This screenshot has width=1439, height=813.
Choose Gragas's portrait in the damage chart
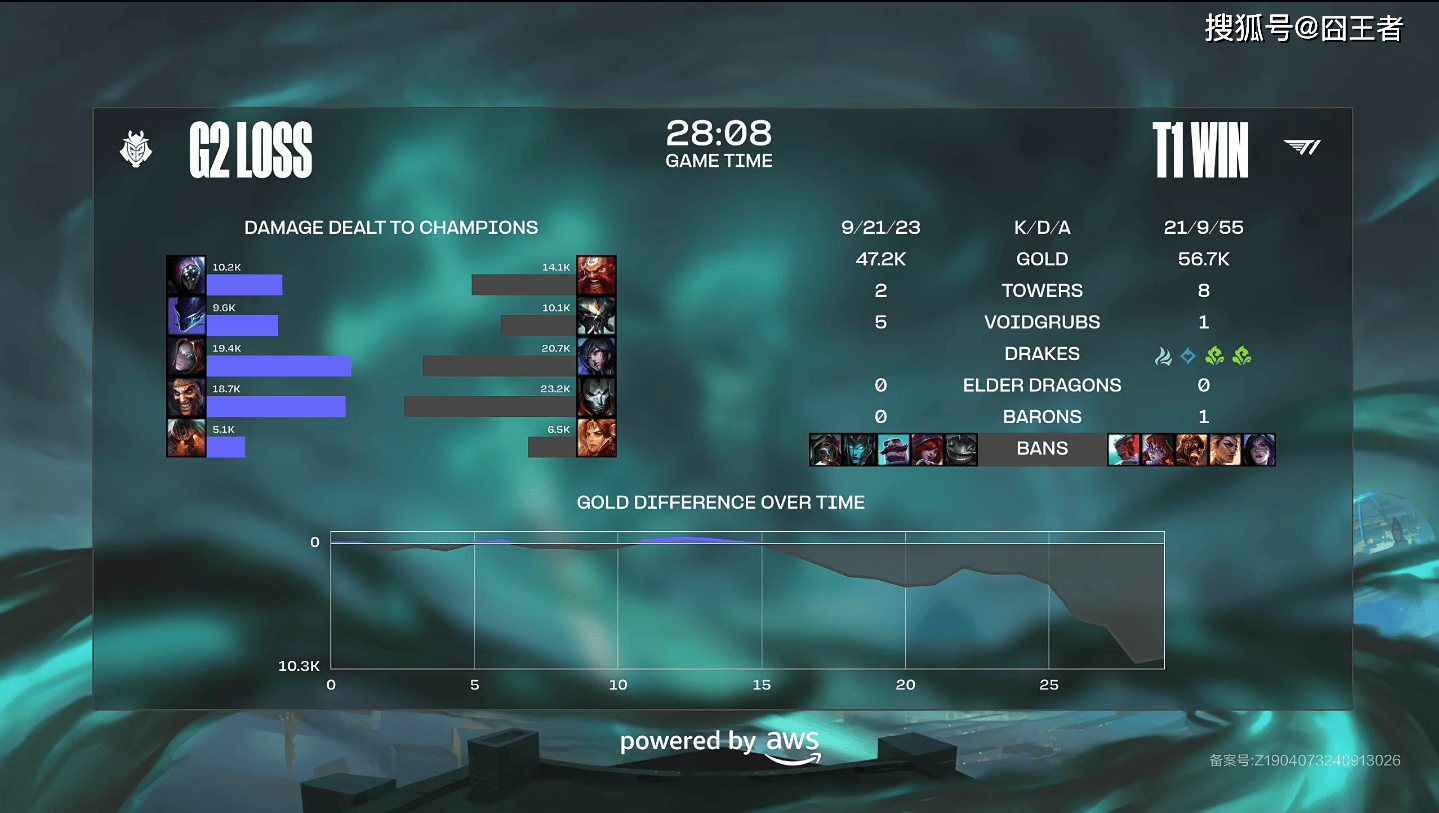(596, 275)
